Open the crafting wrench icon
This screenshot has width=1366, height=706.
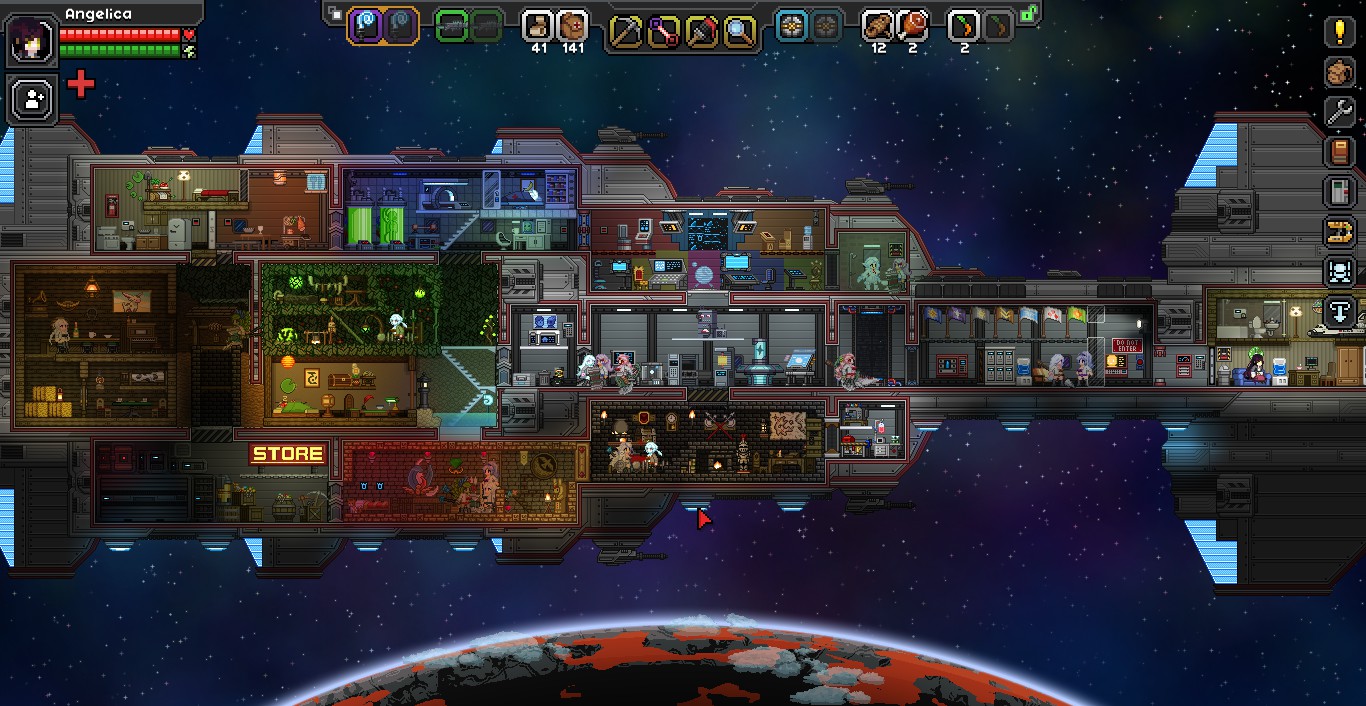[x=1340, y=112]
